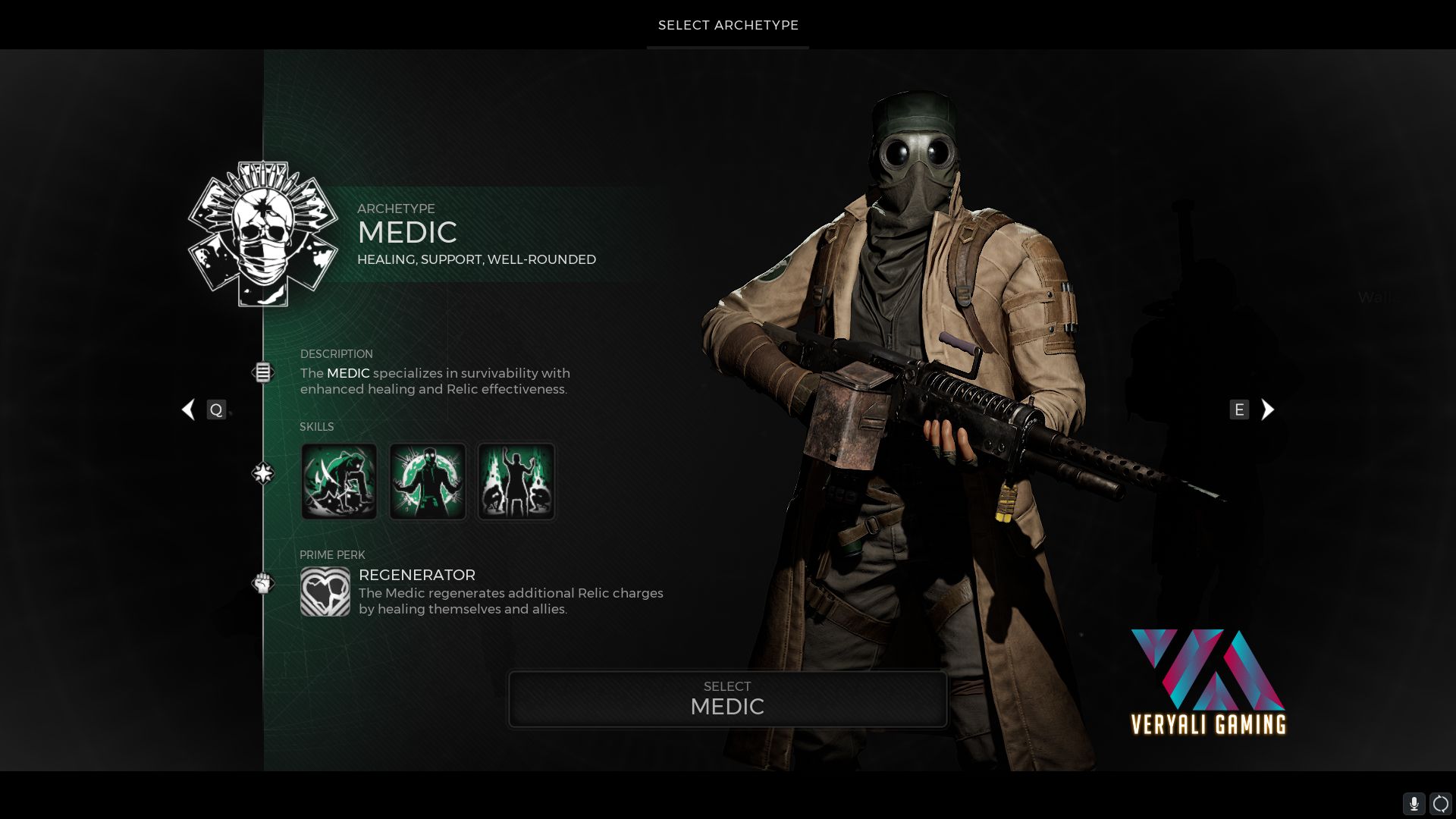Image resolution: width=1456 pixels, height=819 pixels.
Task: Go to the previous archetype with left arrow
Action: (x=189, y=409)
